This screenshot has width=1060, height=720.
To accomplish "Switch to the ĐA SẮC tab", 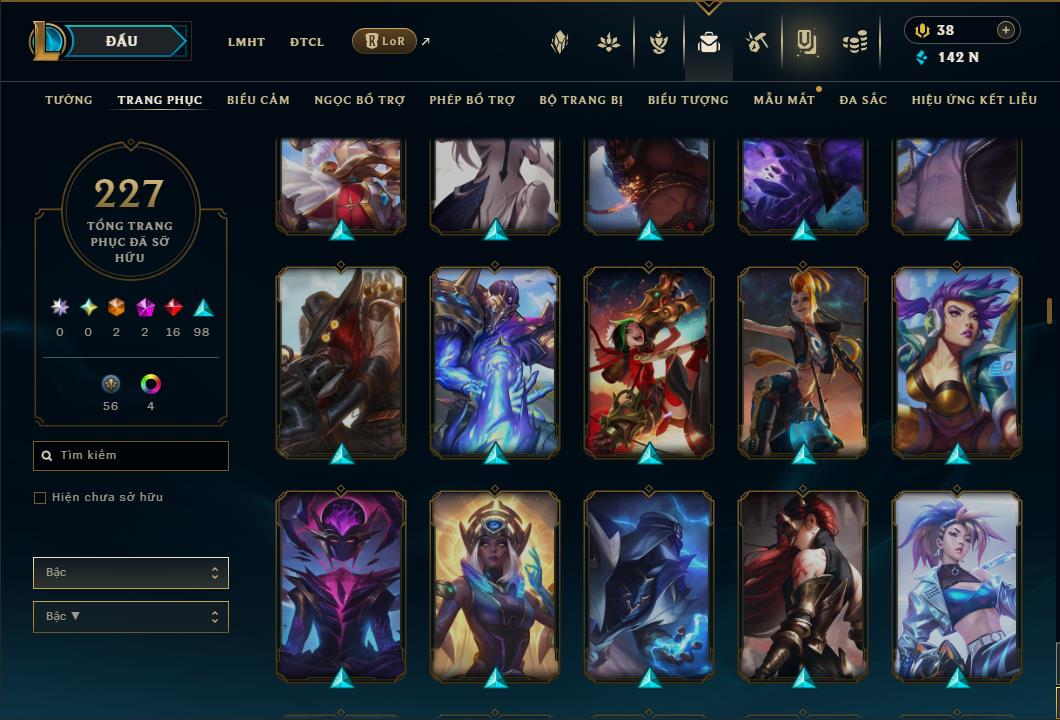I will (x=863, y=100).
